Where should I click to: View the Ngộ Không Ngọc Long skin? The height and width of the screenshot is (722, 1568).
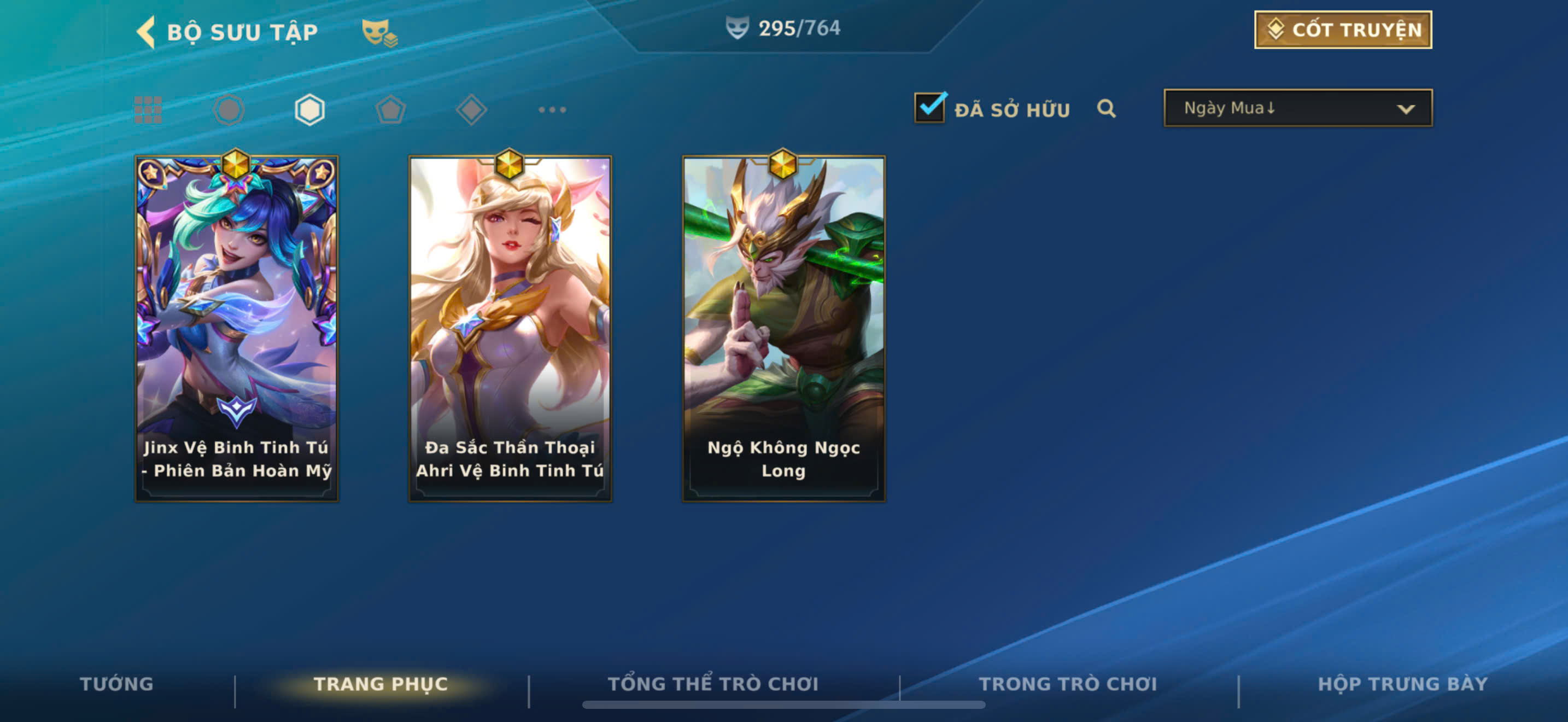783,329
